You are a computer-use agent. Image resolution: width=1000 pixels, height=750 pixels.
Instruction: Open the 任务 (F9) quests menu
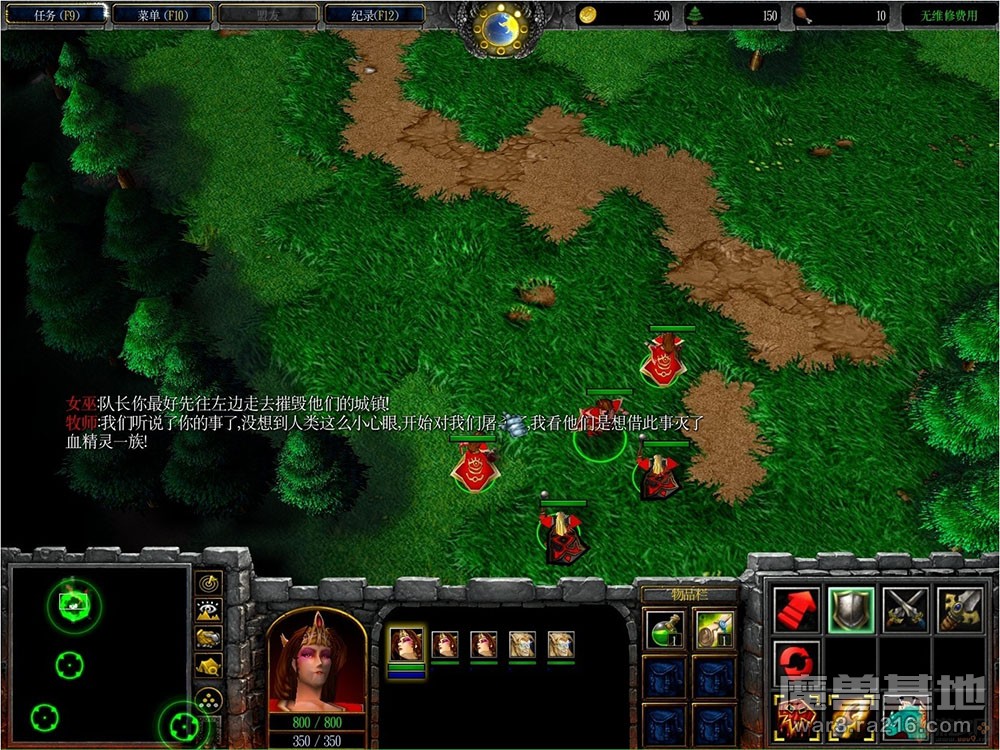pos(57,16)
